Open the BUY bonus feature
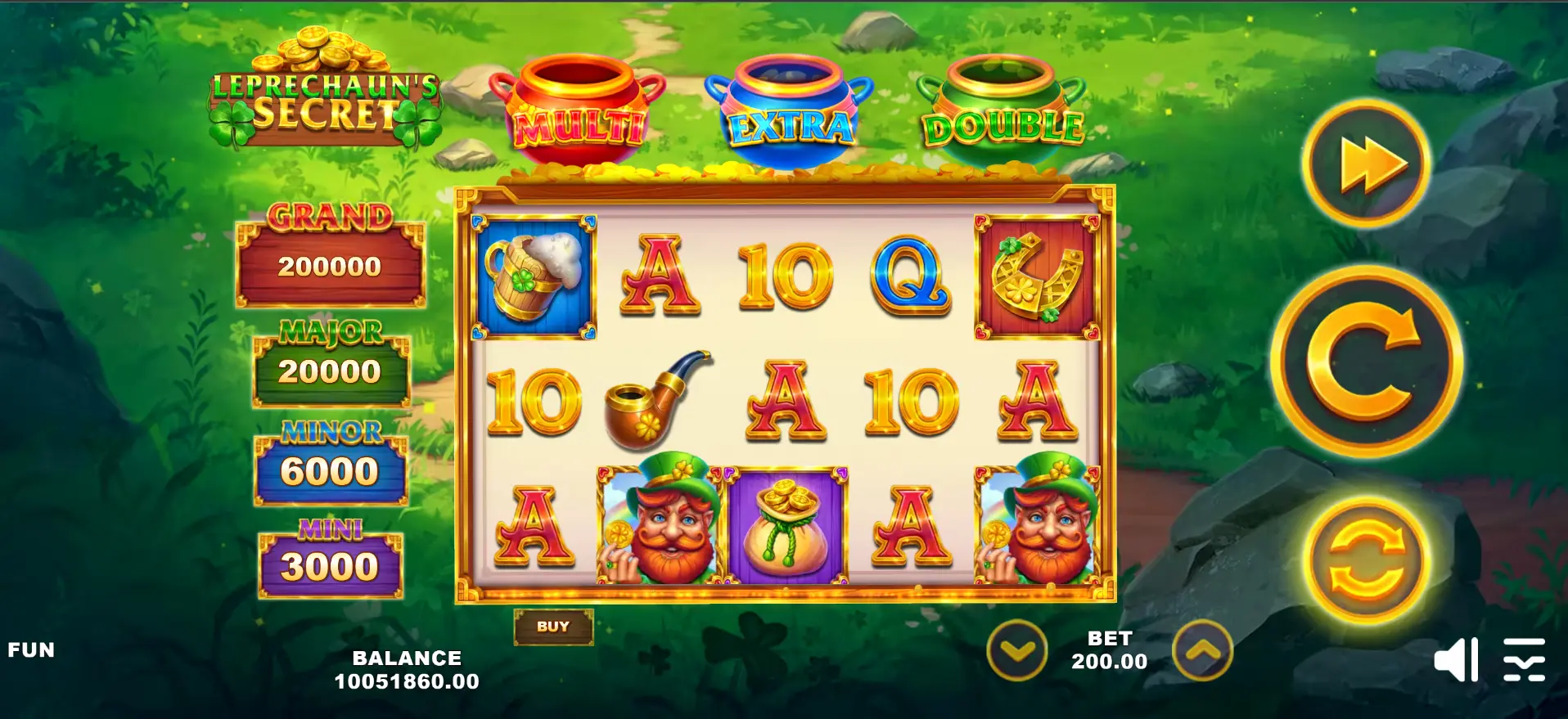 pyautogui.click(x=553, y=627)
